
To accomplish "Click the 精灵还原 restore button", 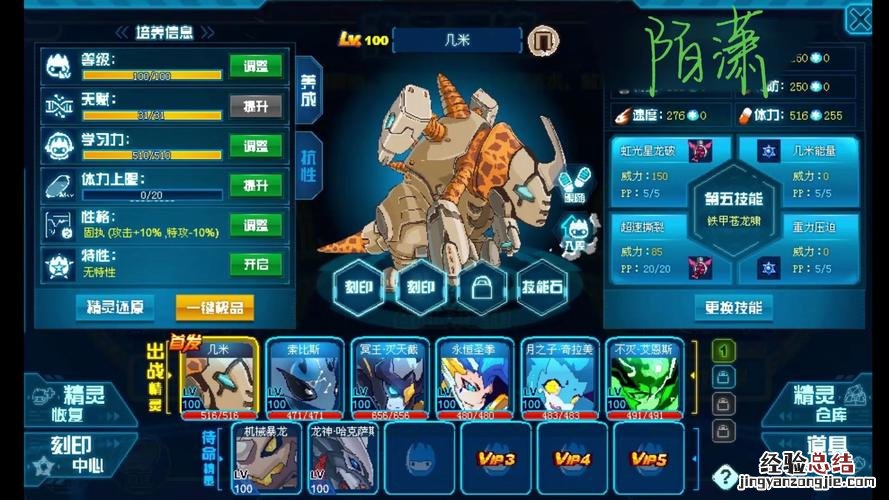I will [x=115, y=307].
